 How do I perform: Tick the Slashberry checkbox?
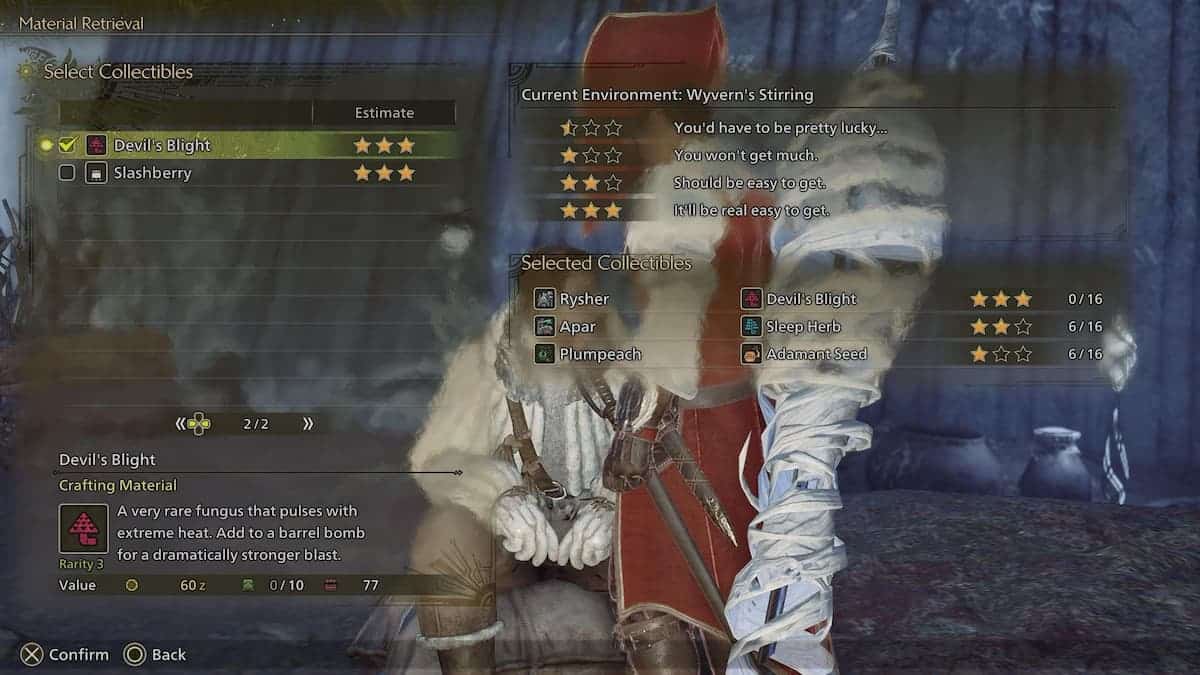click(67, 173)
